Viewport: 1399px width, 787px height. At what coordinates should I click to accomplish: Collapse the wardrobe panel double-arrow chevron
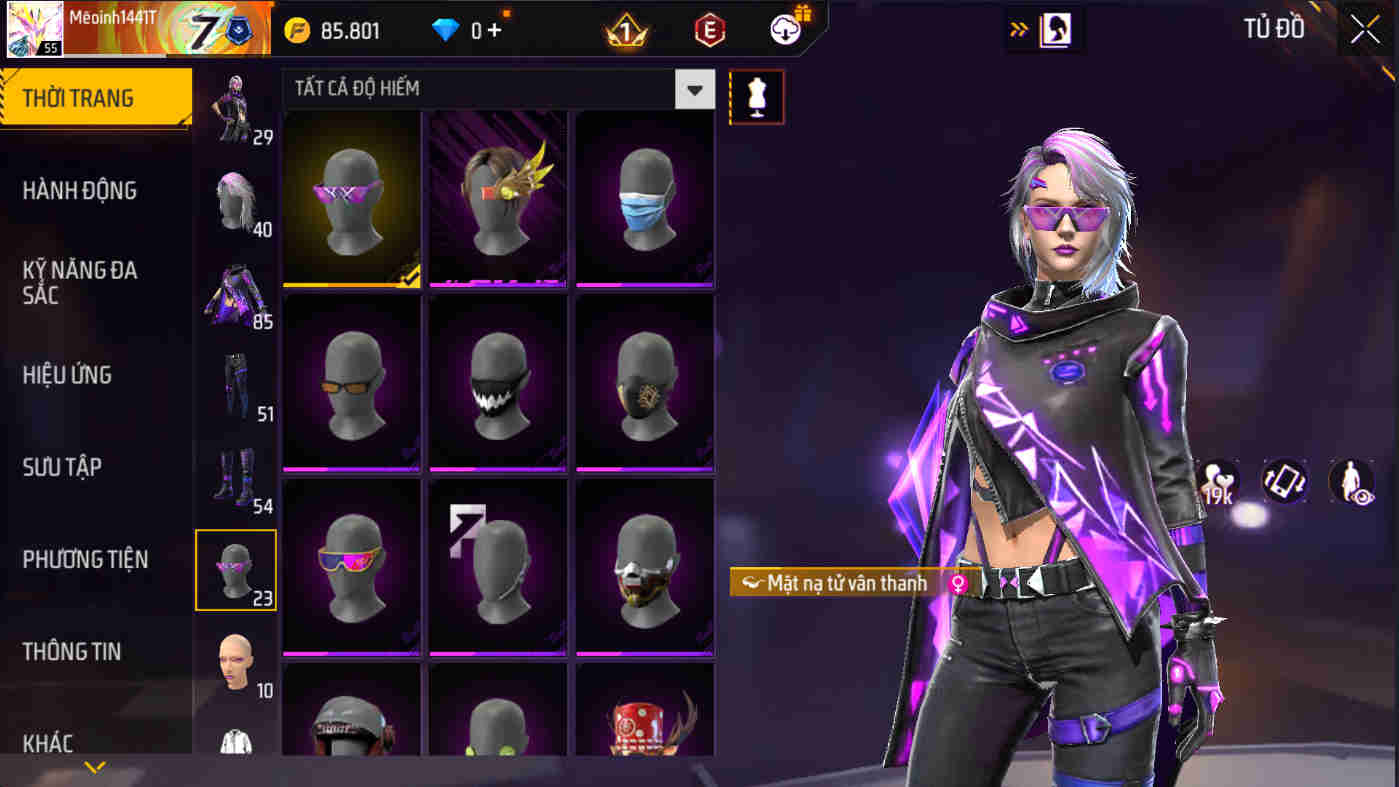(1020, 29)
